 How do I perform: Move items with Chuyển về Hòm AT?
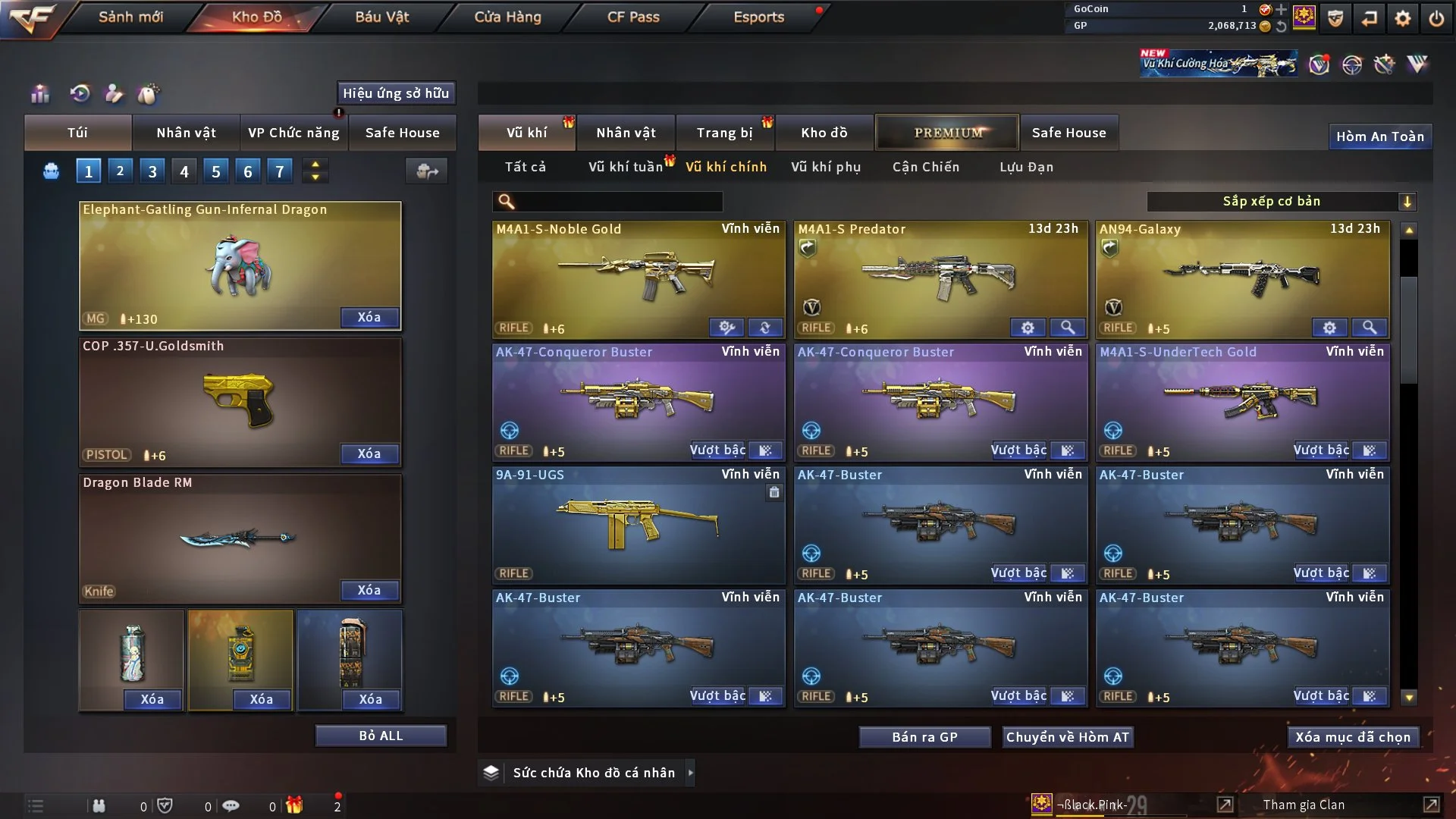tap(1068, 737)
